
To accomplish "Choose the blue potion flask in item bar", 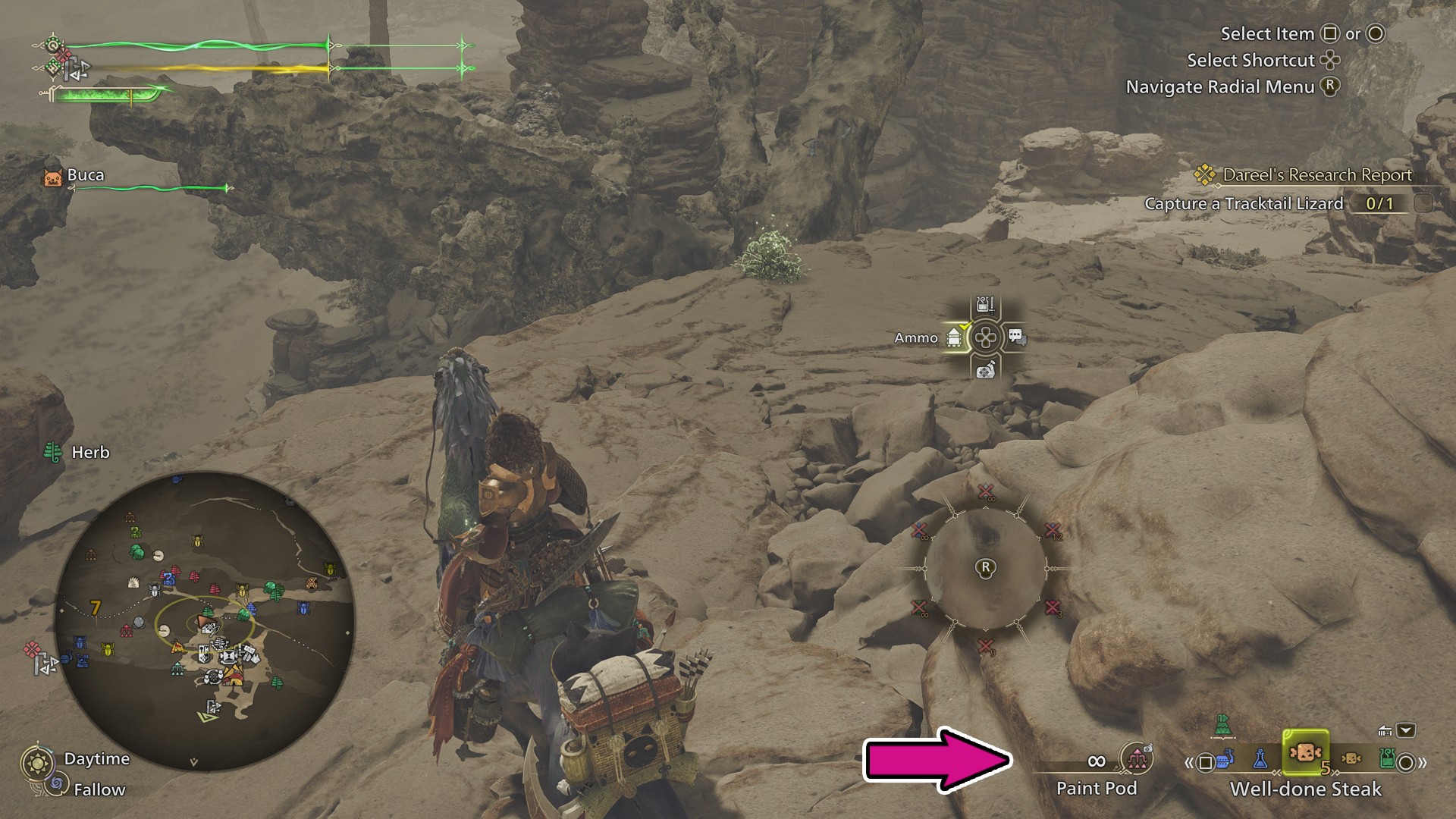I will 1260,758.
